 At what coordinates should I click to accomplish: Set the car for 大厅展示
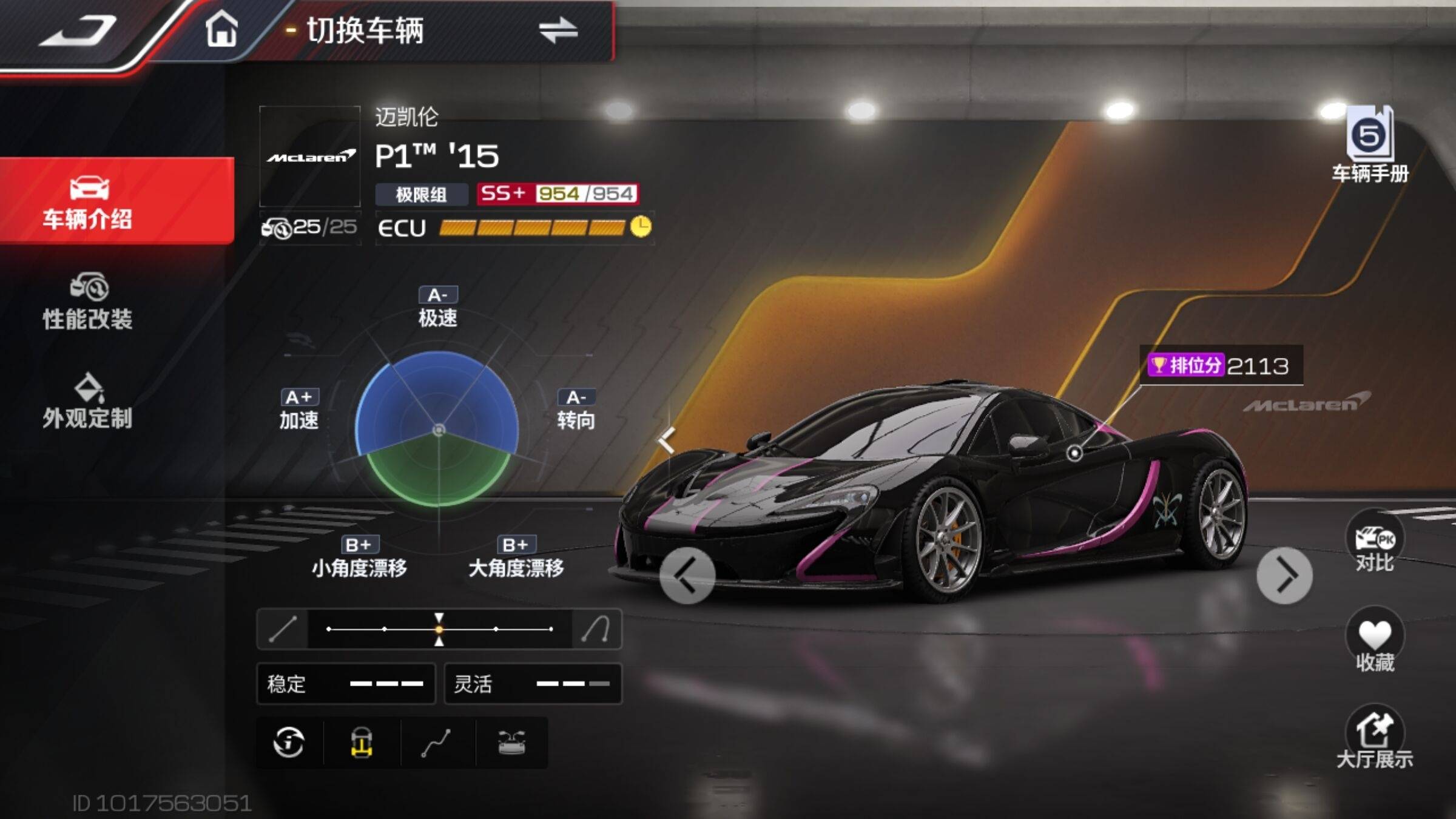[x=1375, y=738]
